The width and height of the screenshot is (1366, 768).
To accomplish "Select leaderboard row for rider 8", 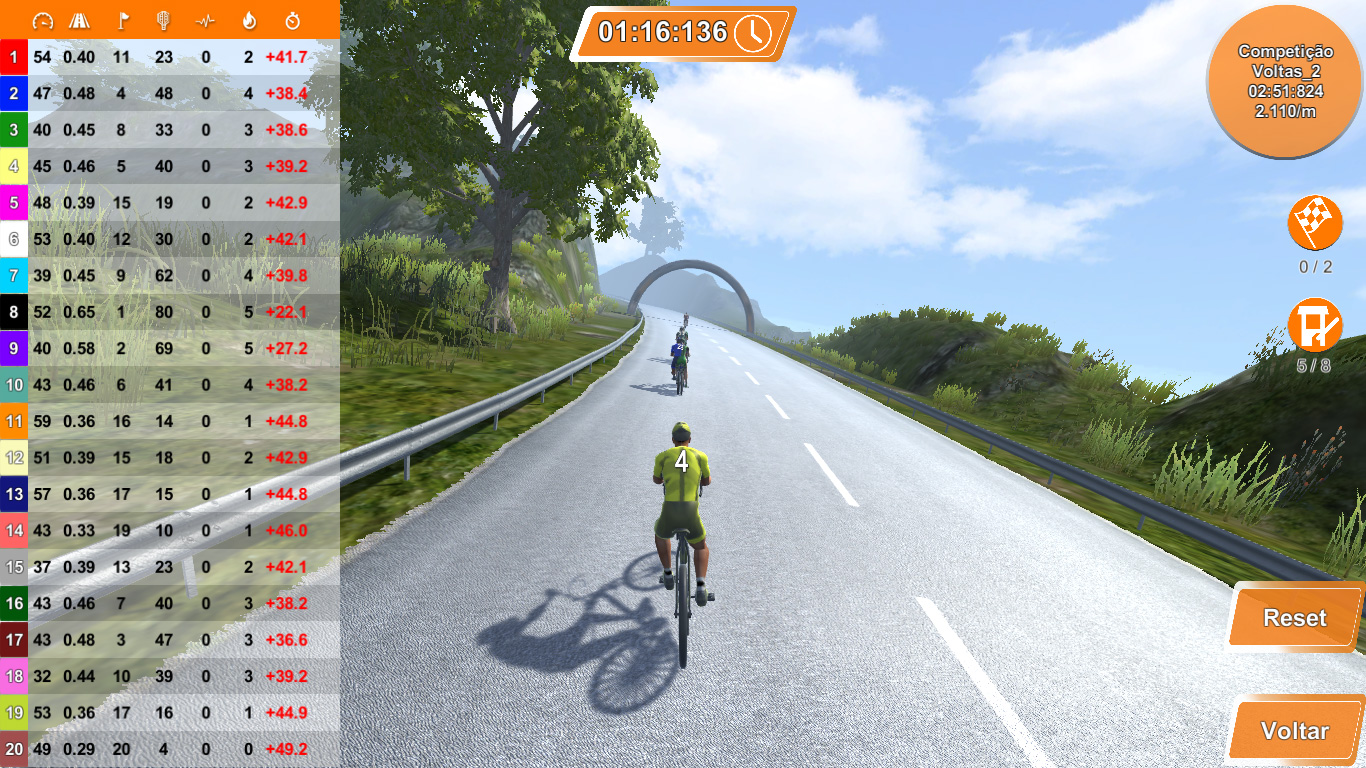I will tap(170, 312).
